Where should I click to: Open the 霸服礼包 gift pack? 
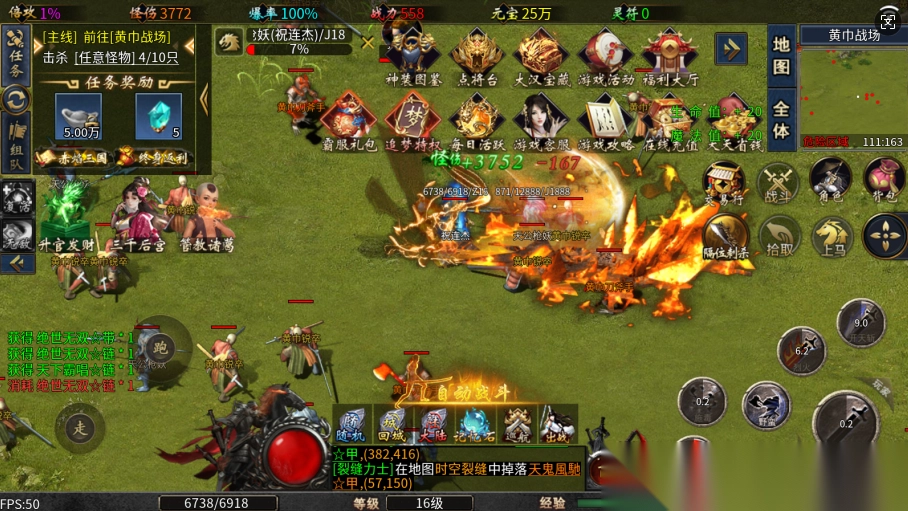tap(347, 121)
